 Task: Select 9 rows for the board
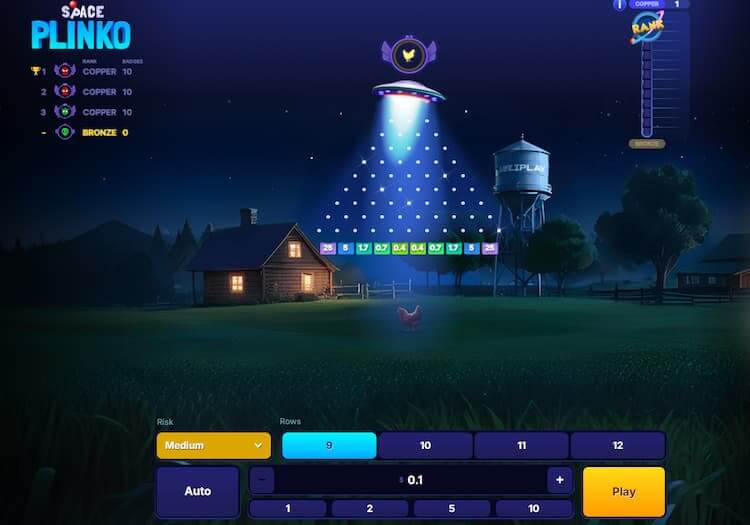tap(329, 445)
